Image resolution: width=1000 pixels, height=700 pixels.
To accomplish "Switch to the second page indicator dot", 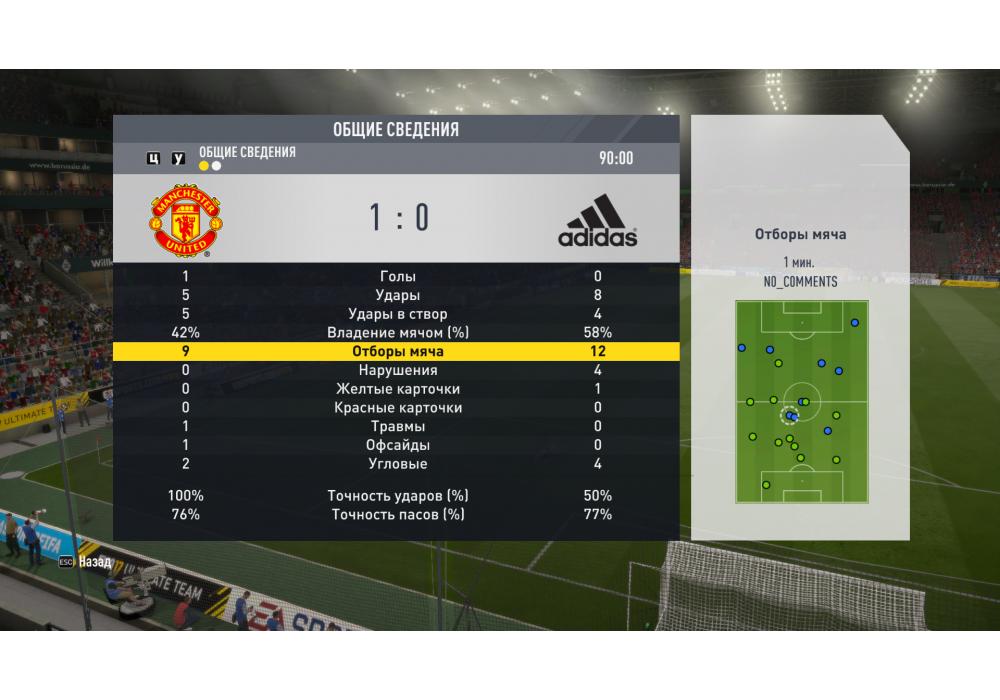I will [x=217, y=166].
